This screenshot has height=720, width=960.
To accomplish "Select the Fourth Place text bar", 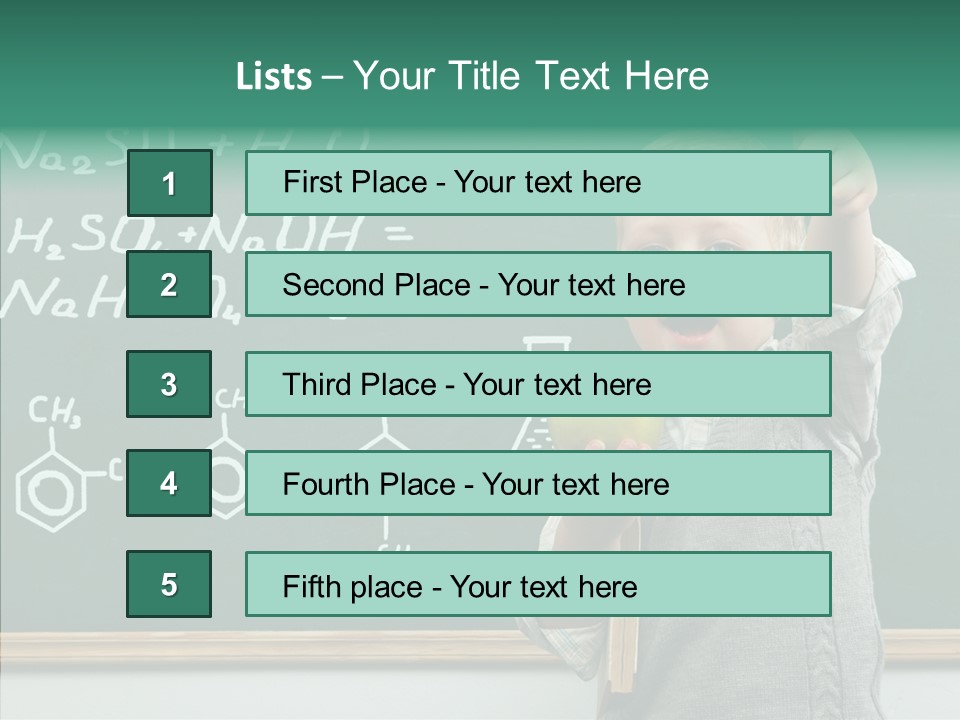I will [538, 484].
